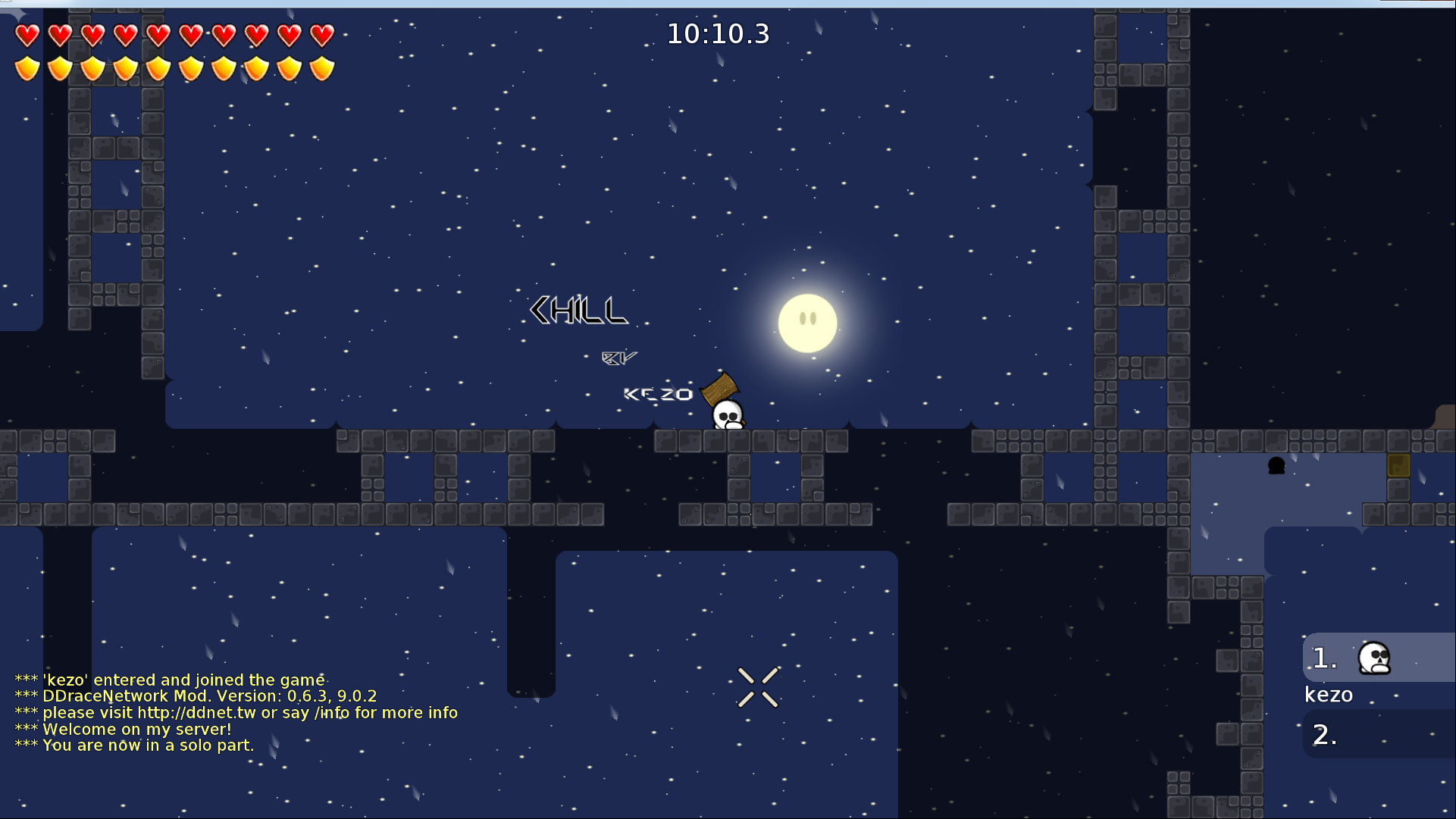Select kezo's first-place scoreboard row

coord(1378,658)
